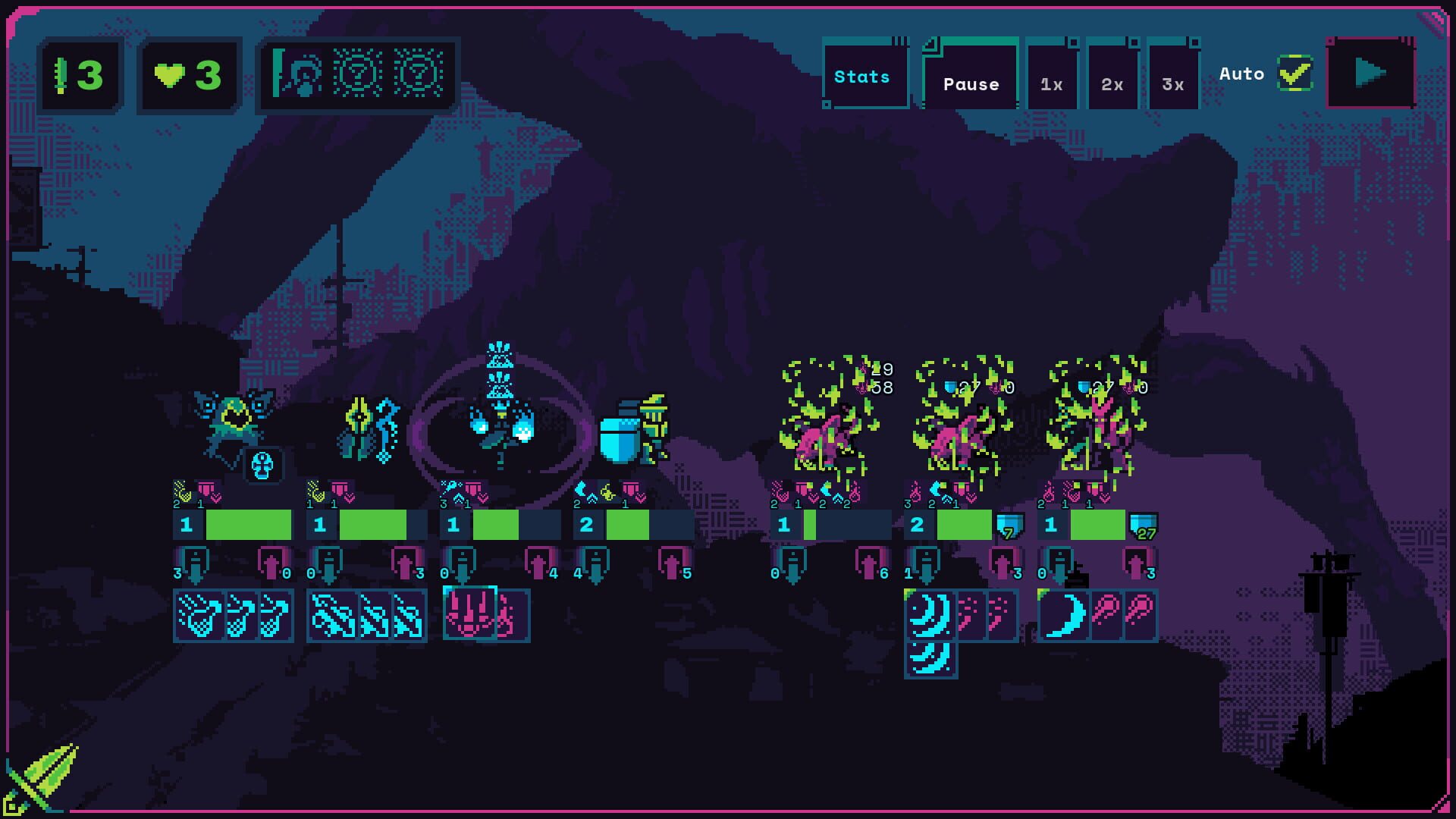Image resolution: width=1456 pixels, height=819 pixels.
Task: Select the yellow fang ability icon on first ally
Action: coord(183,491)
